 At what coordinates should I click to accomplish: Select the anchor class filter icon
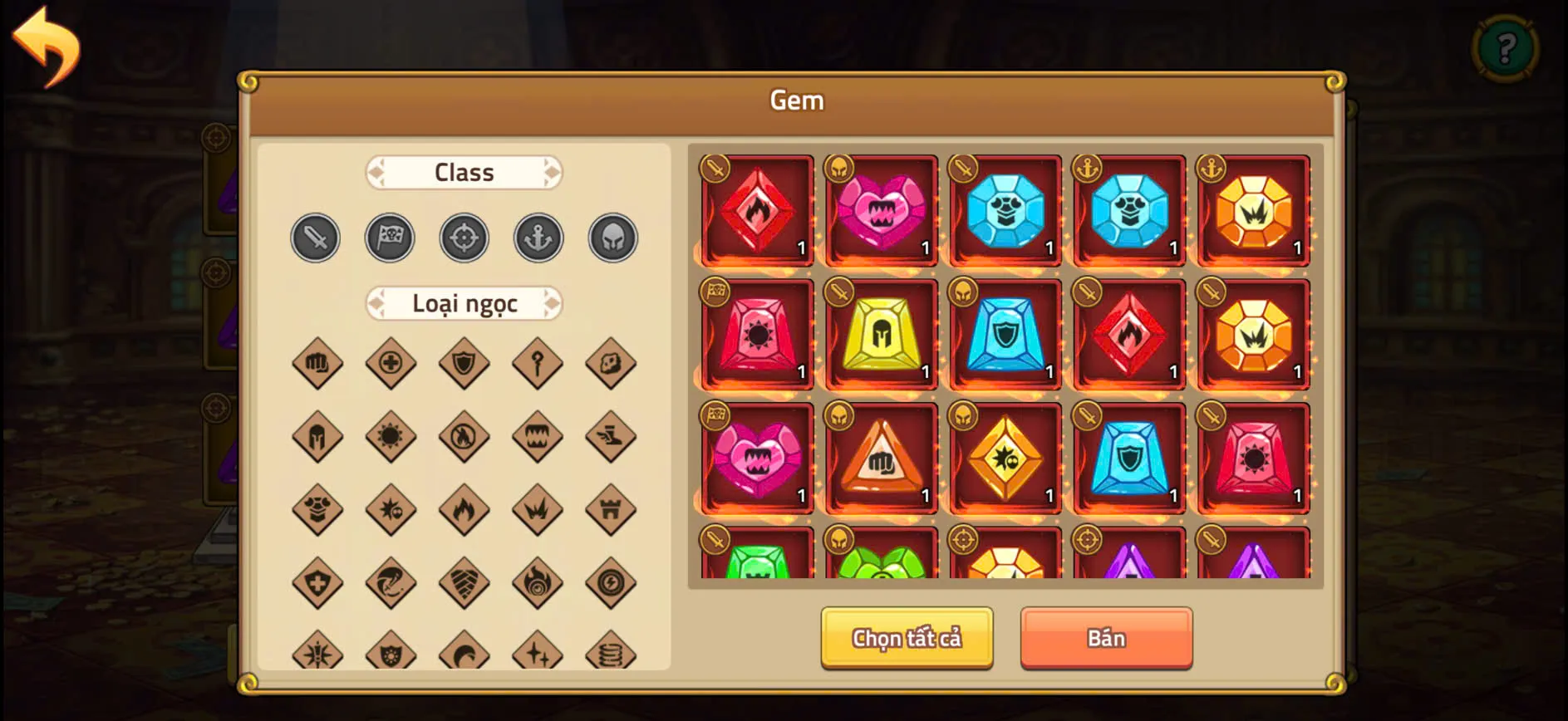pos(538,238)
